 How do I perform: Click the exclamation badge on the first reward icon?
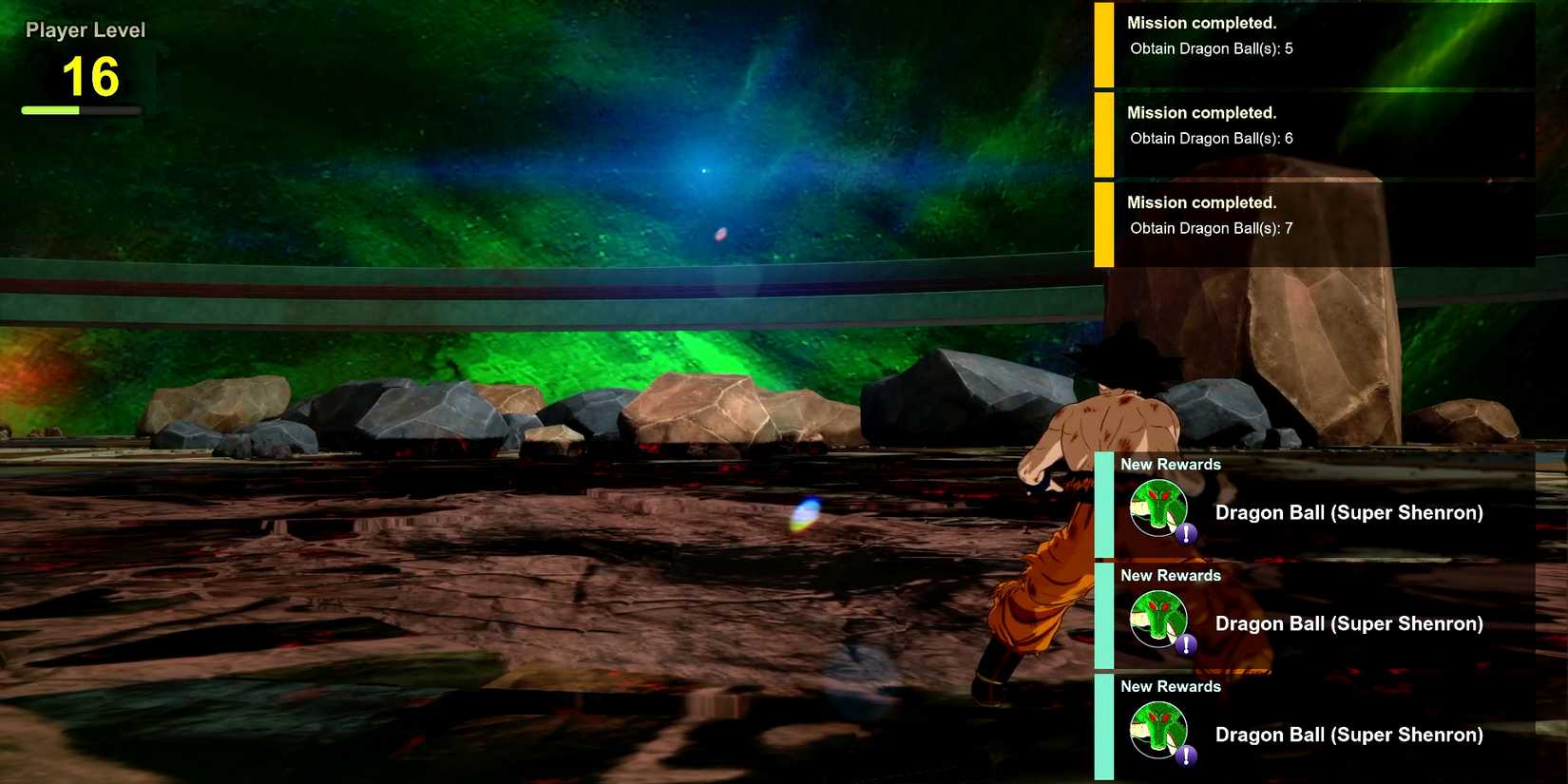click(x=1184, y=535)
